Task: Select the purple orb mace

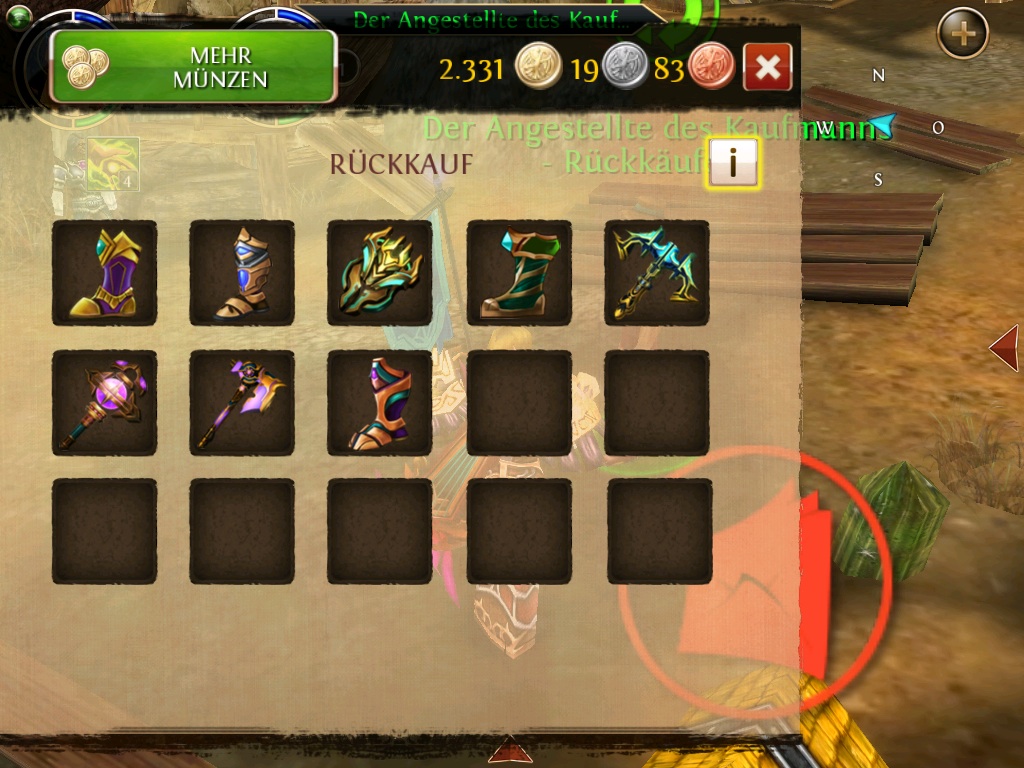Action: tap(104, 403)
